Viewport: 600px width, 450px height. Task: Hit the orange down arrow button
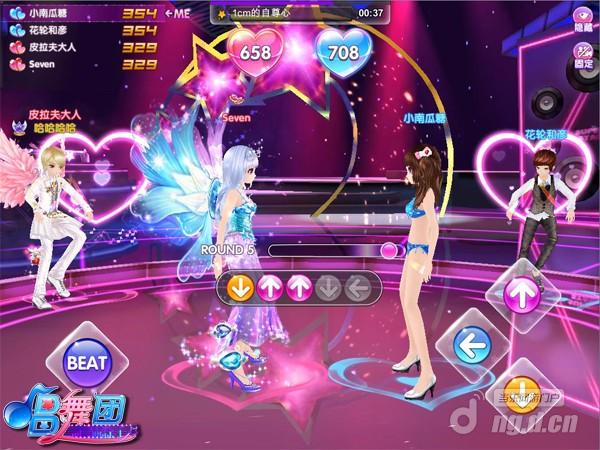click(520, 393)
